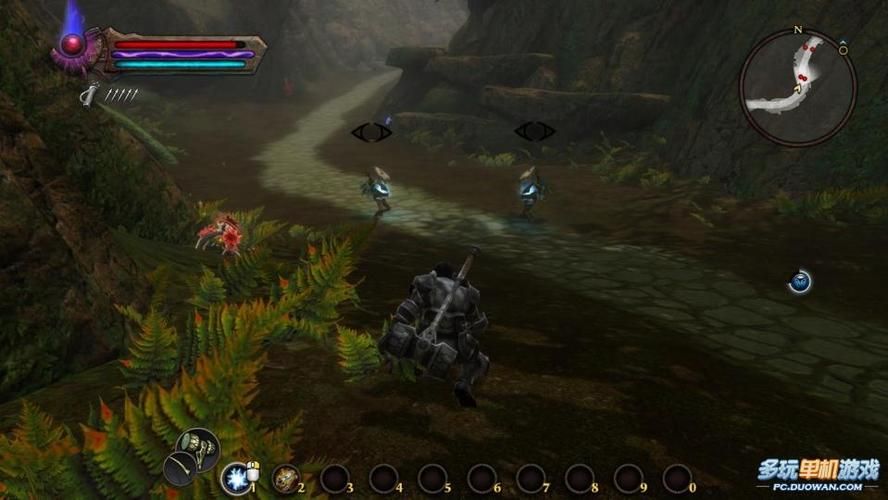Activate the glowing blue spell in slot 1
The height and width of the screenshot is (500, 888).
click(x=237, y=477)
